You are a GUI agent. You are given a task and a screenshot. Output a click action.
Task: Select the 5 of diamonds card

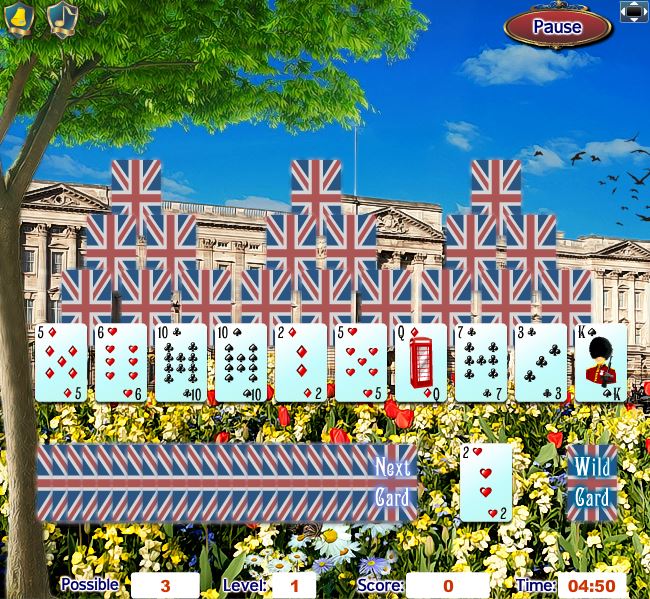(x=61, y=363)
